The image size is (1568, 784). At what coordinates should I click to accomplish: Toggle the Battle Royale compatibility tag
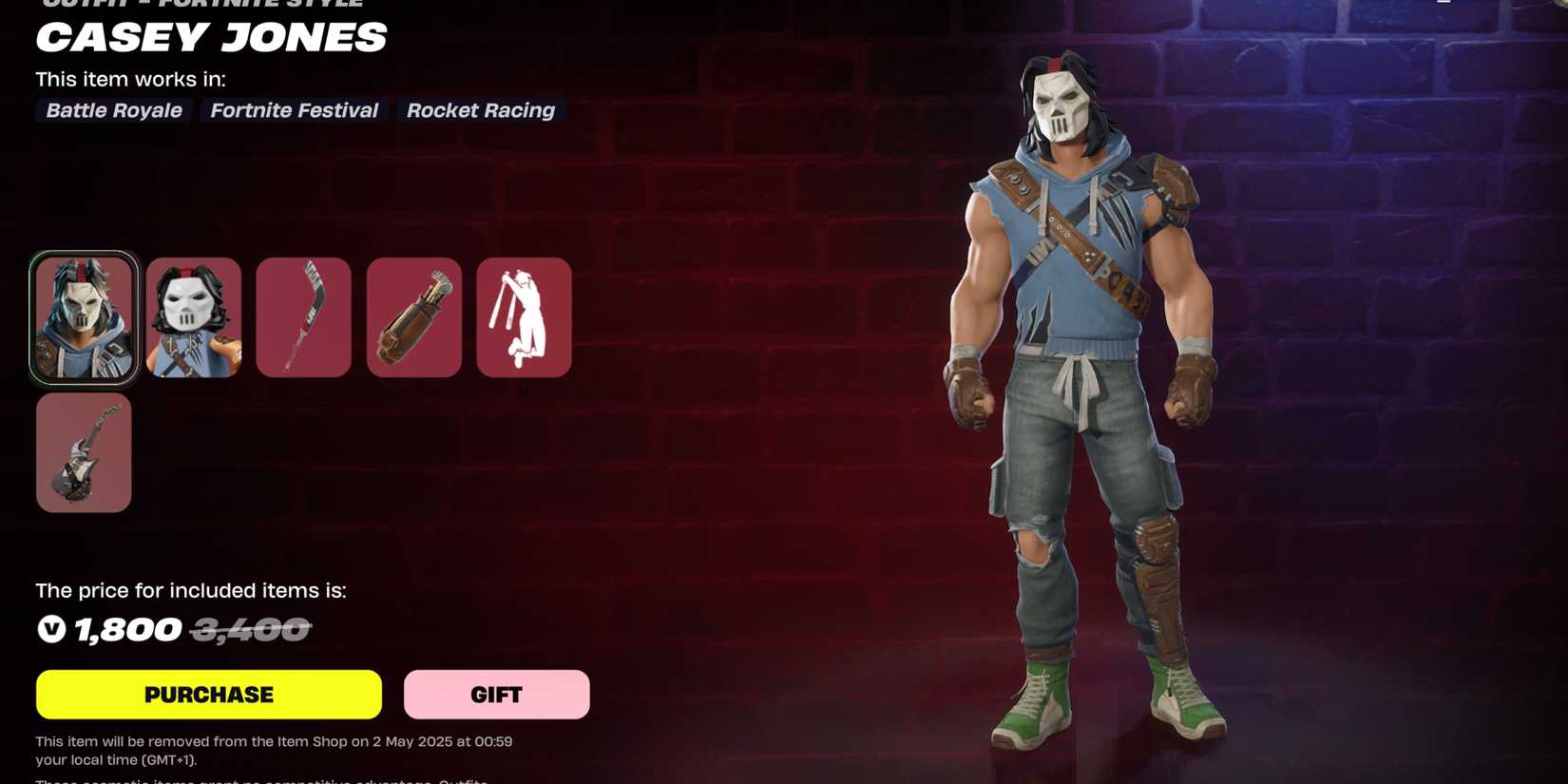point(112,110)
